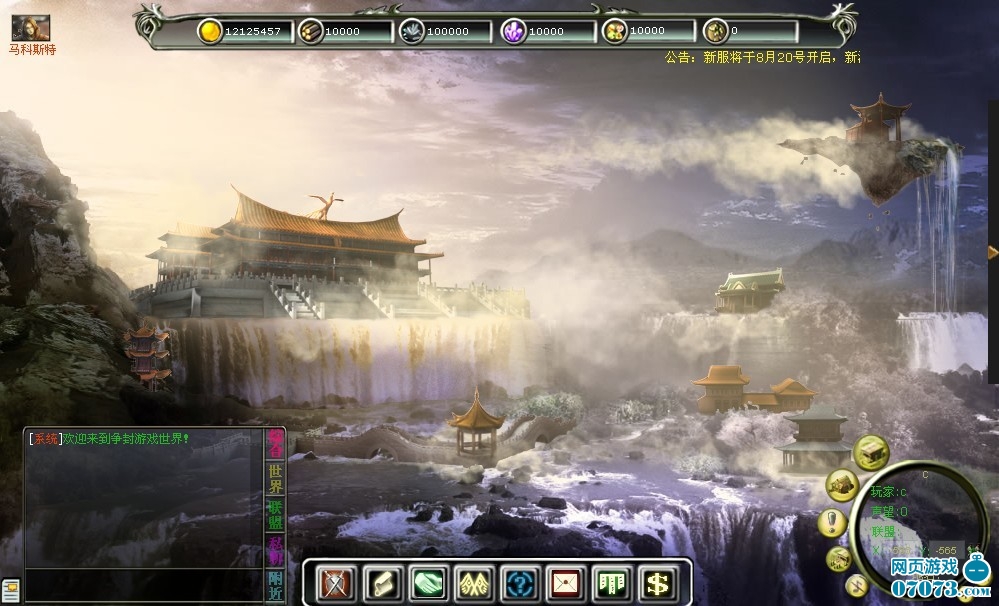Toggle the music note sound button
The image size is (999, 606).
[x=856, y=586]
